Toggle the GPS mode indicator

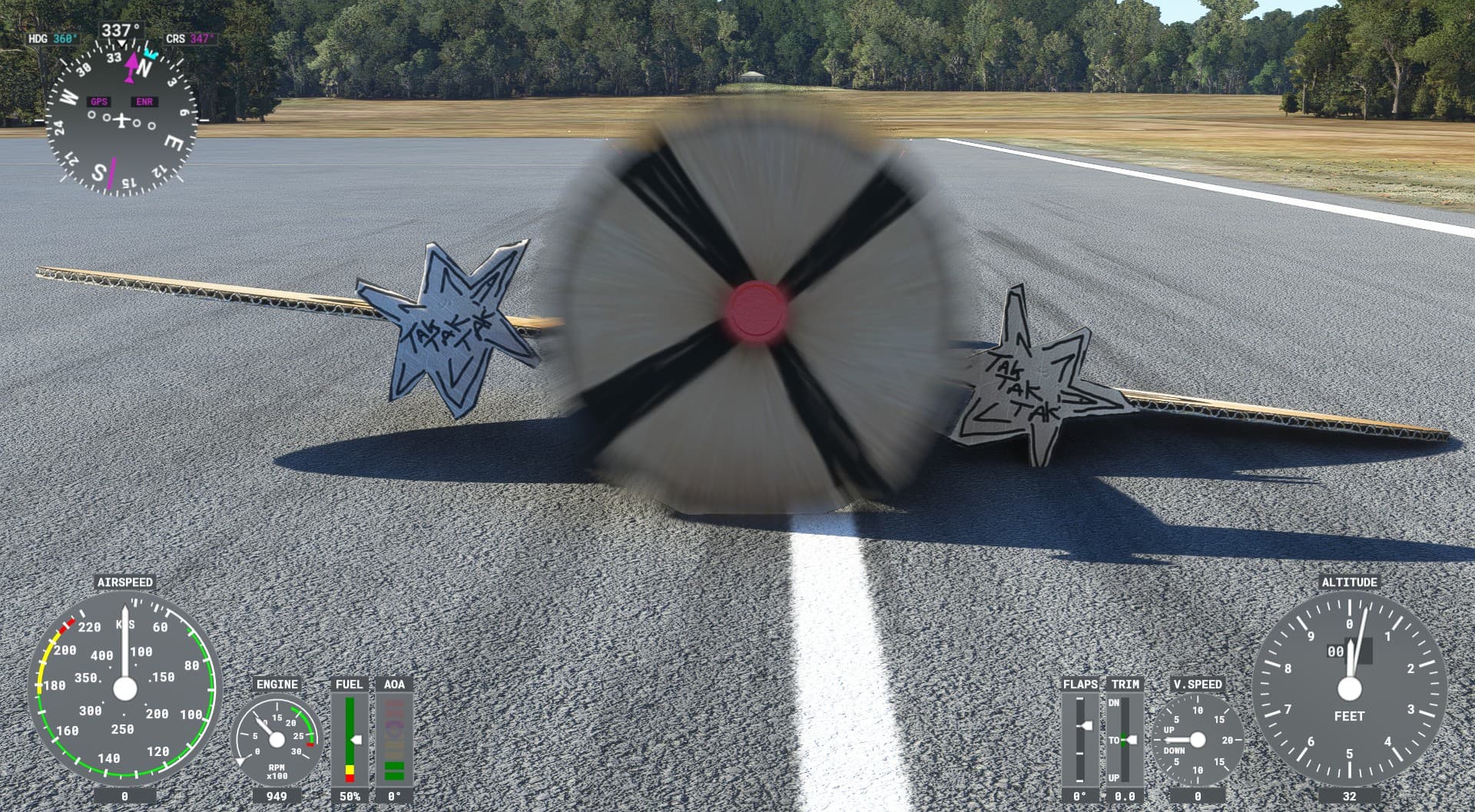point(98,100)
